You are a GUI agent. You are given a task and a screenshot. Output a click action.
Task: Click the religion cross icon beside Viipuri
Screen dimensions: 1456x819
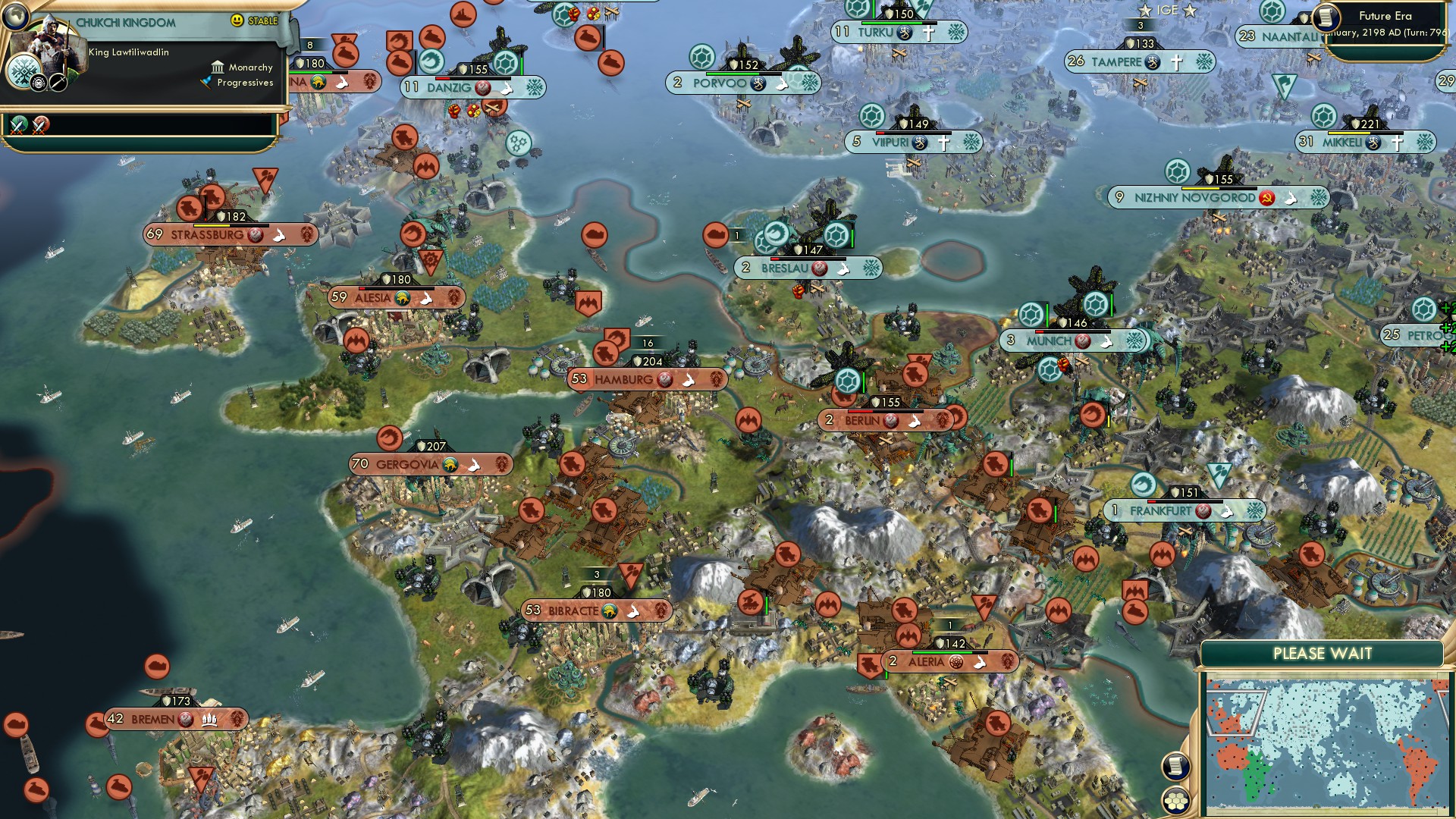tap(943, 142)
